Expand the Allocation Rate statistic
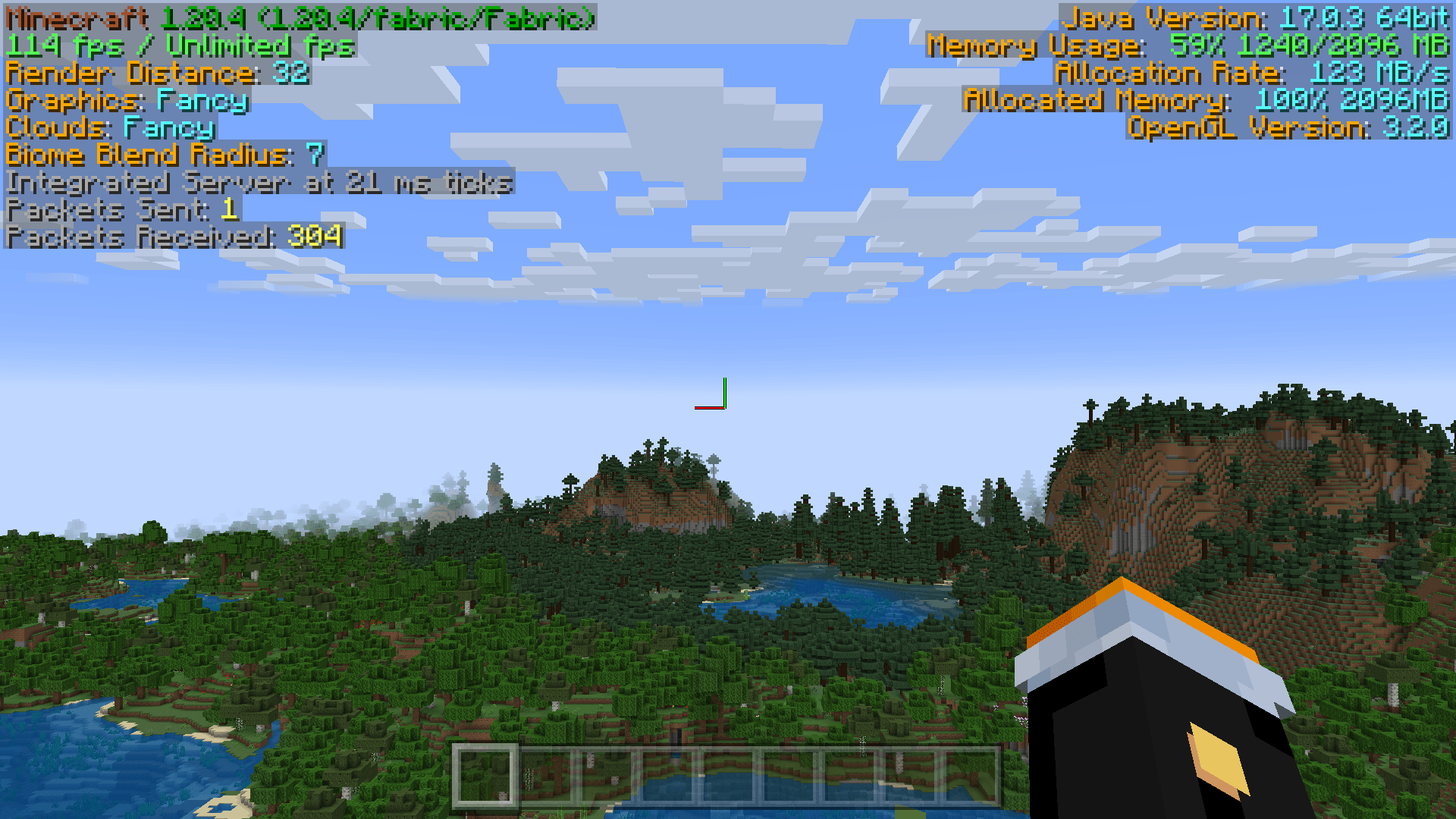This screenshot has width=1456, height=819. 1251,73
